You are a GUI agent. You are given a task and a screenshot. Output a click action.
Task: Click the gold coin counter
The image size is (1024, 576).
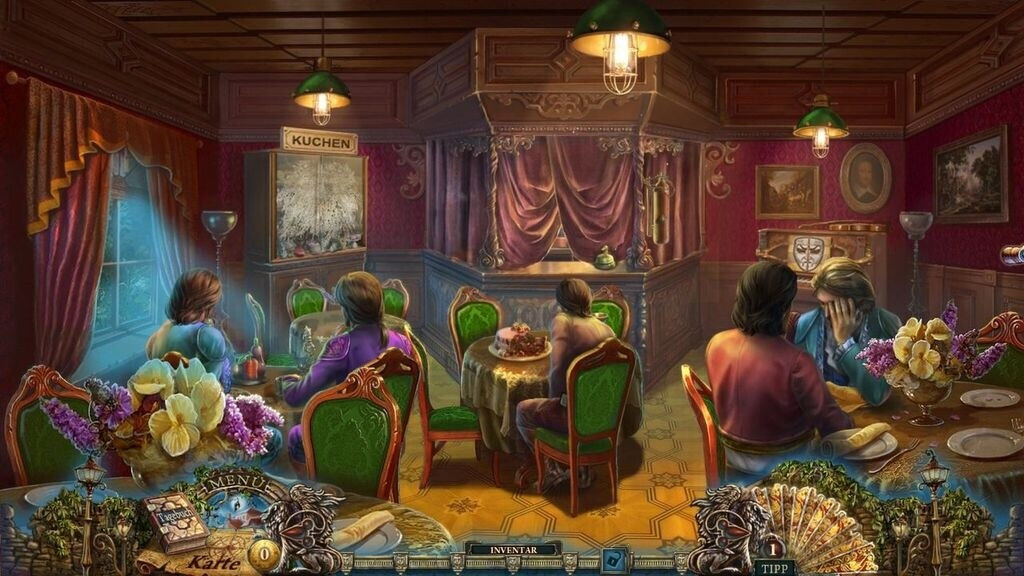[264, 555]
